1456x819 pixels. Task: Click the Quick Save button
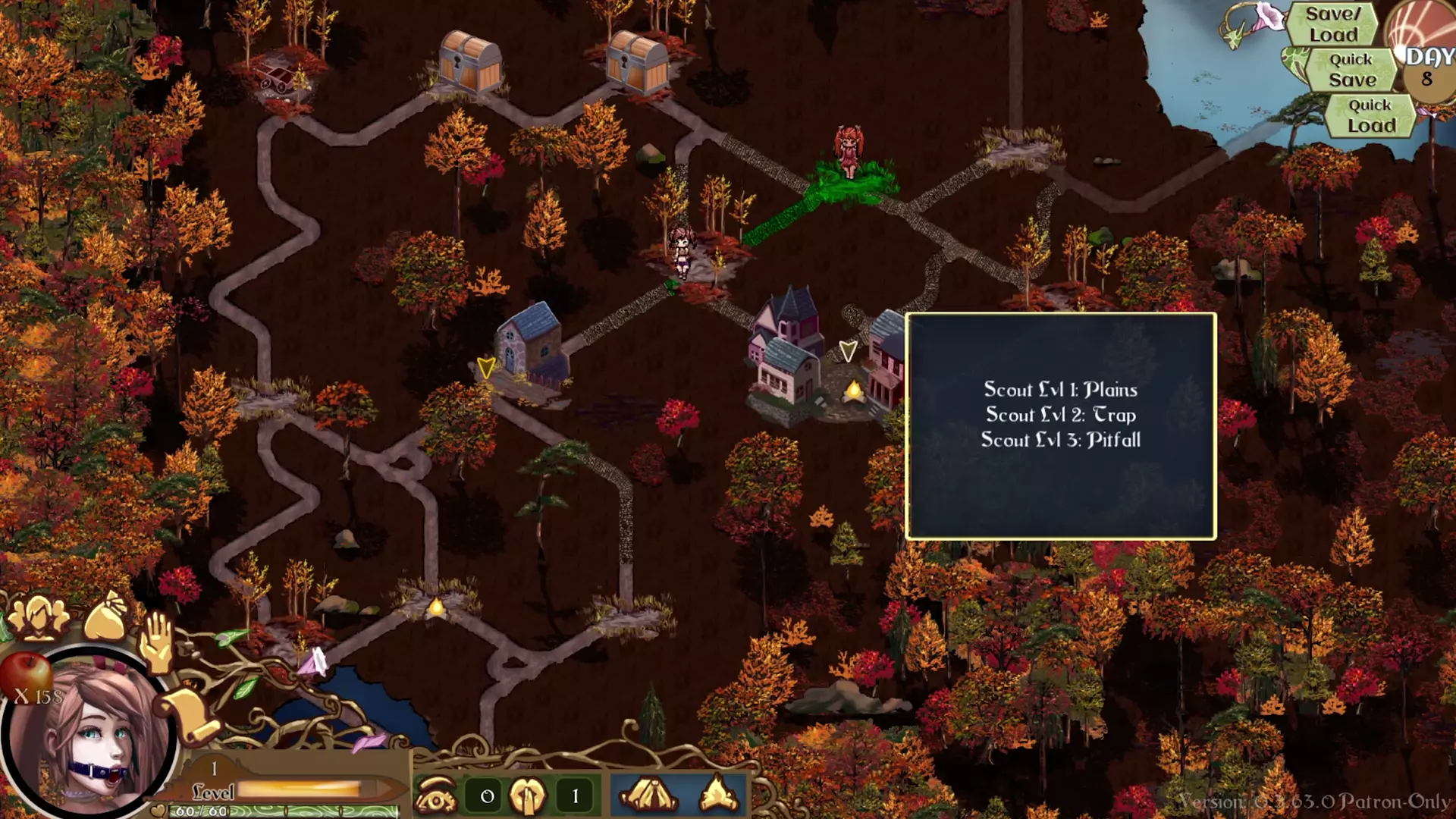1351,70
